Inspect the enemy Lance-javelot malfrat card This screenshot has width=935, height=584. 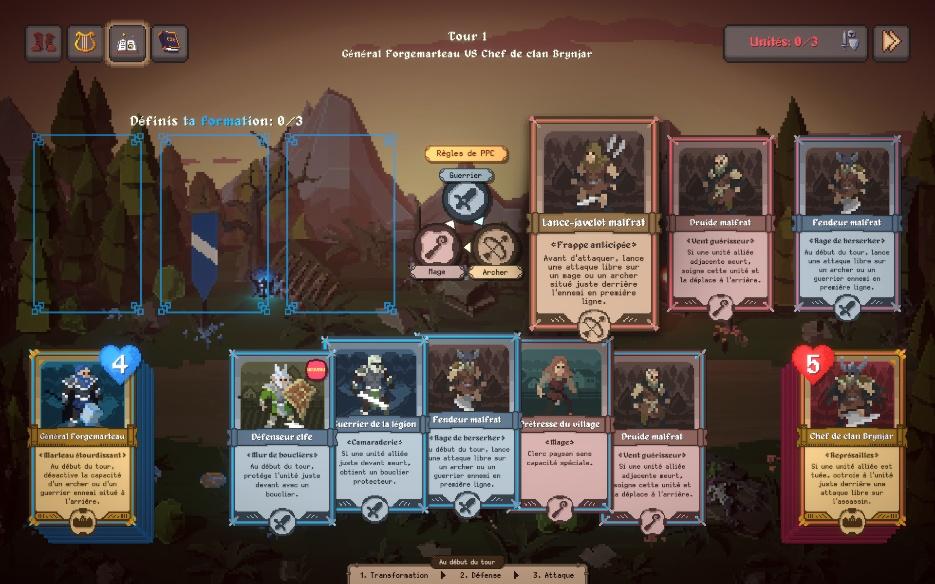(594, 225)
